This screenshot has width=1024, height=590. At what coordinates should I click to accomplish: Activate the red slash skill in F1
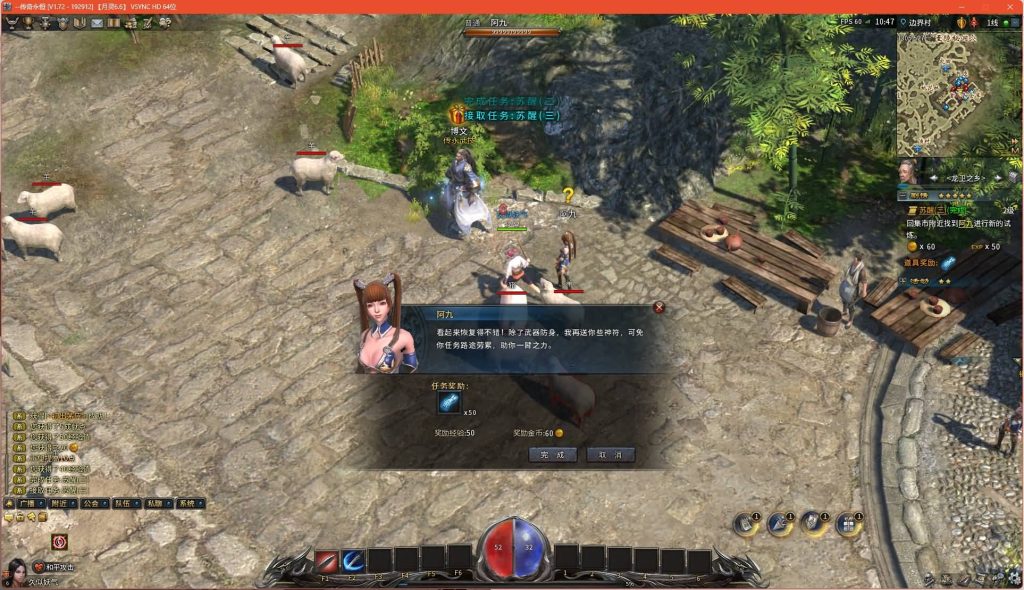(x=326, y=561)
